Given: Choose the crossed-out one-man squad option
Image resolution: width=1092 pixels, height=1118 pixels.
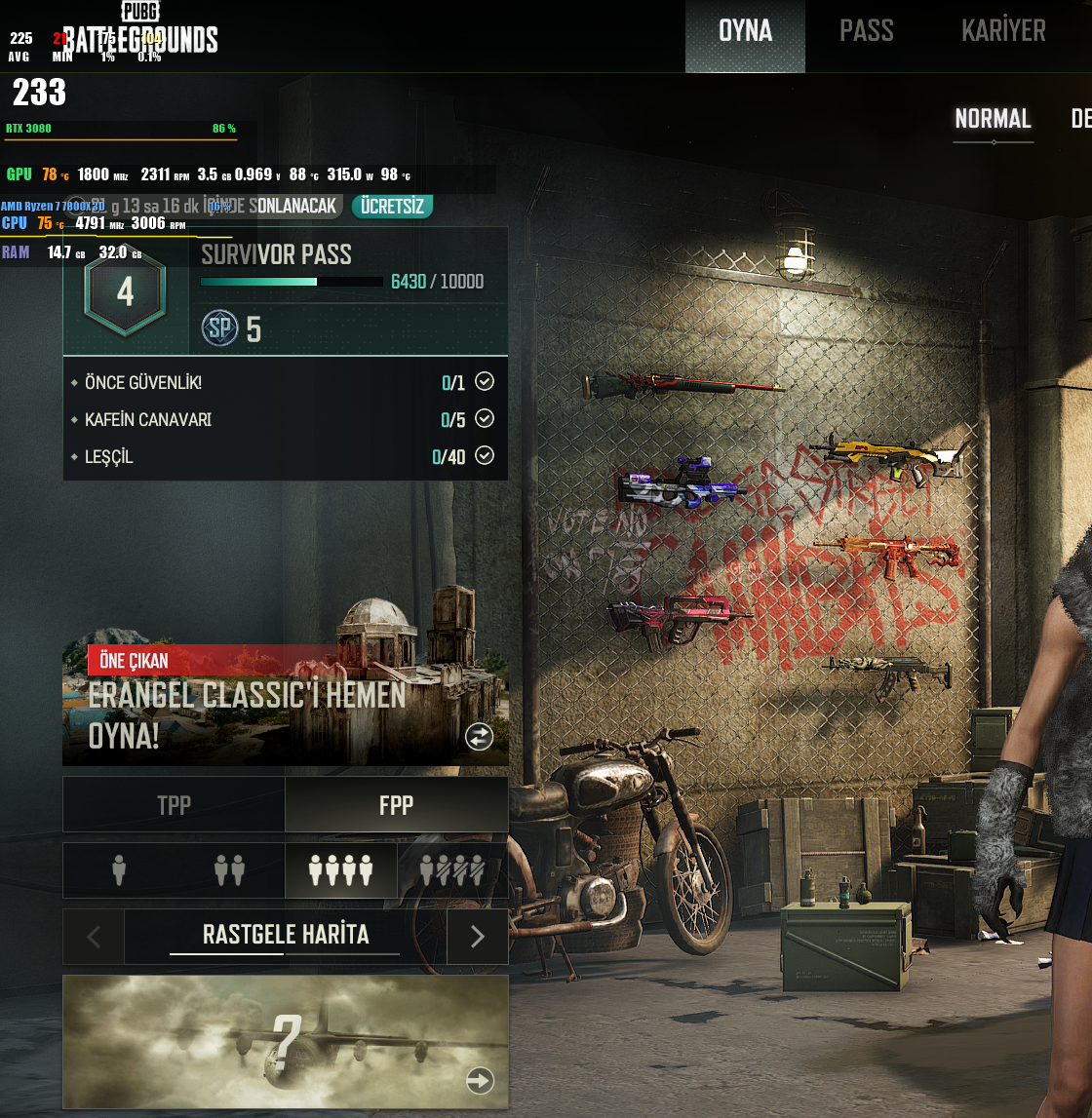Looking at the screenshot, I should (451, 869).
